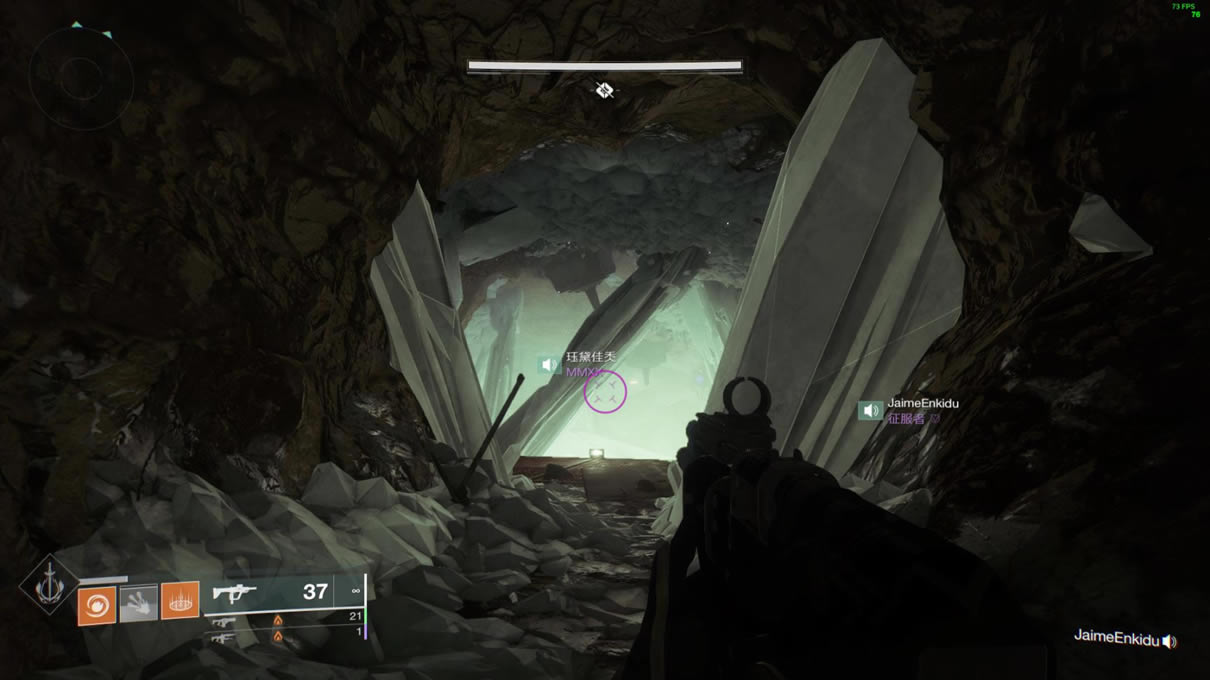Select the orange swirl grenade ability

[97, 605]
